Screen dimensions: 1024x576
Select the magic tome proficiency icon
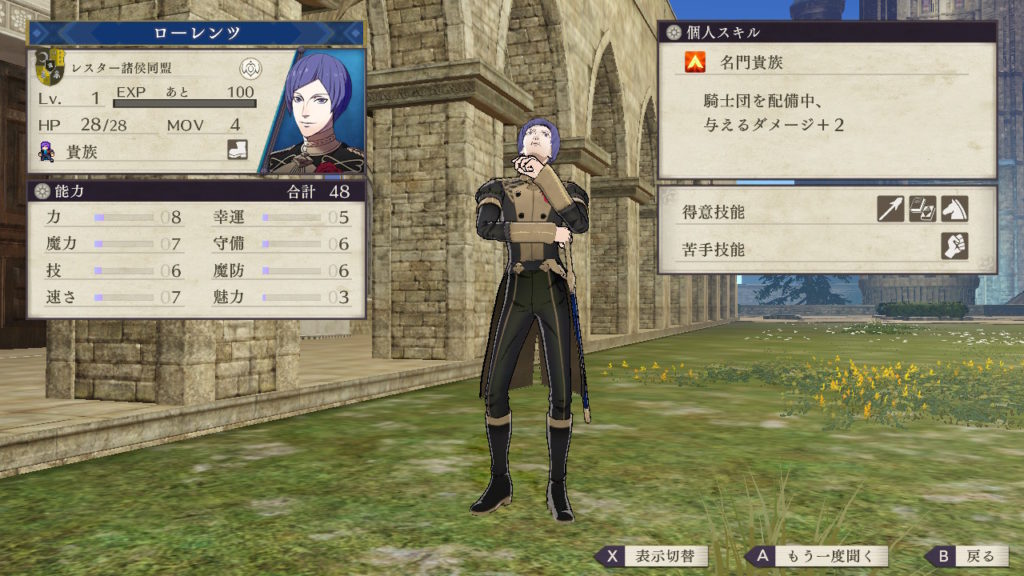pyautogui.click(x=922, y=208)
